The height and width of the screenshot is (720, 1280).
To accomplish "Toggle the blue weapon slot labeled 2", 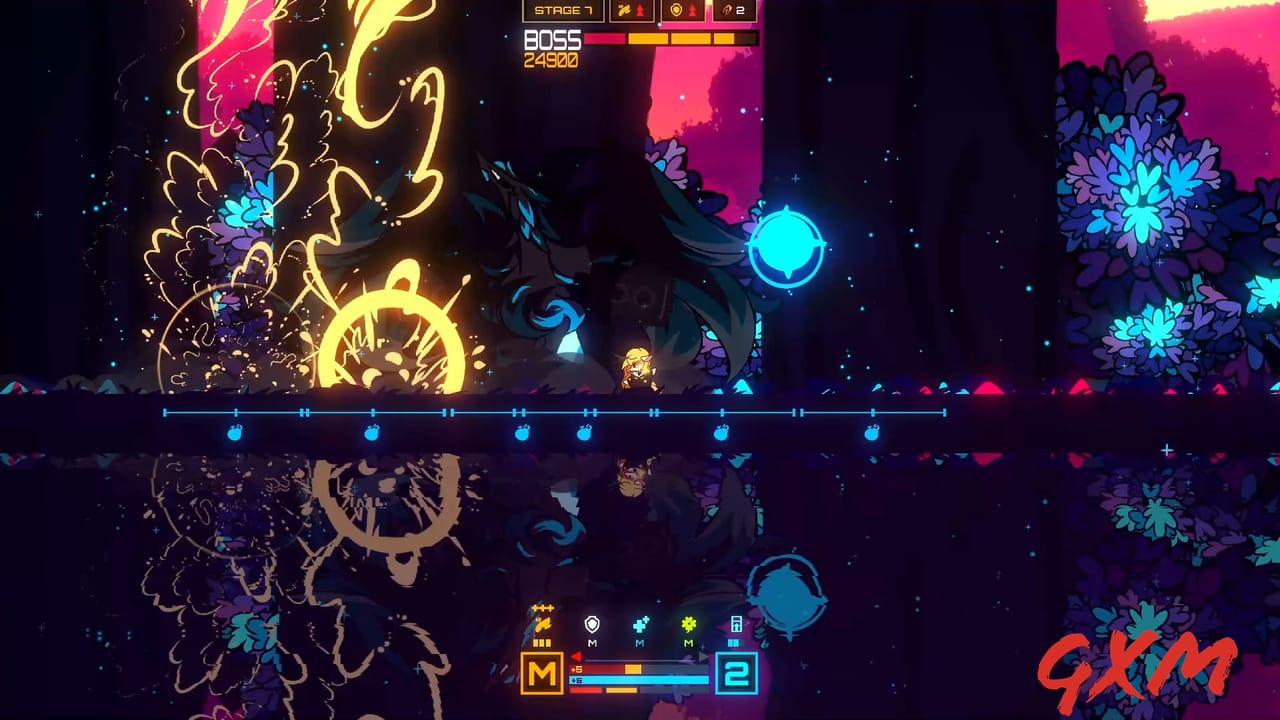I will pyautogui.click(x=736, y=673).
